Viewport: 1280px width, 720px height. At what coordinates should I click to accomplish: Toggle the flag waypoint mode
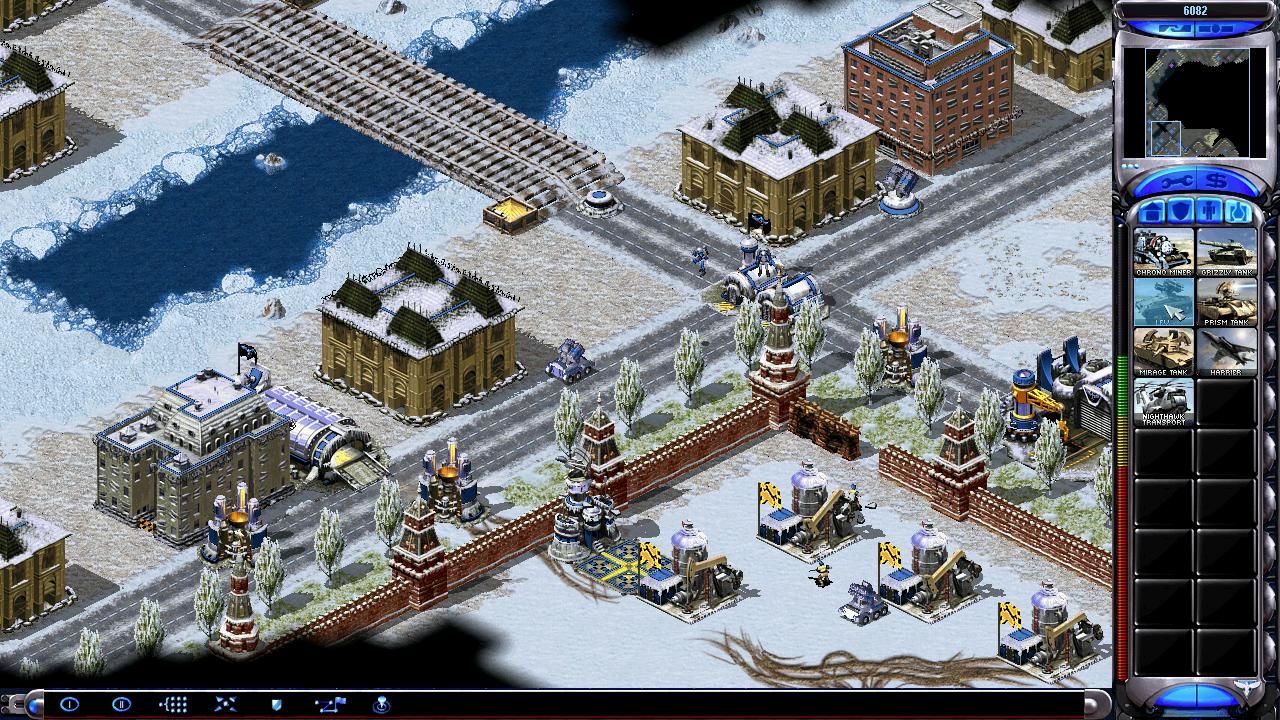(x=328, y=704)
